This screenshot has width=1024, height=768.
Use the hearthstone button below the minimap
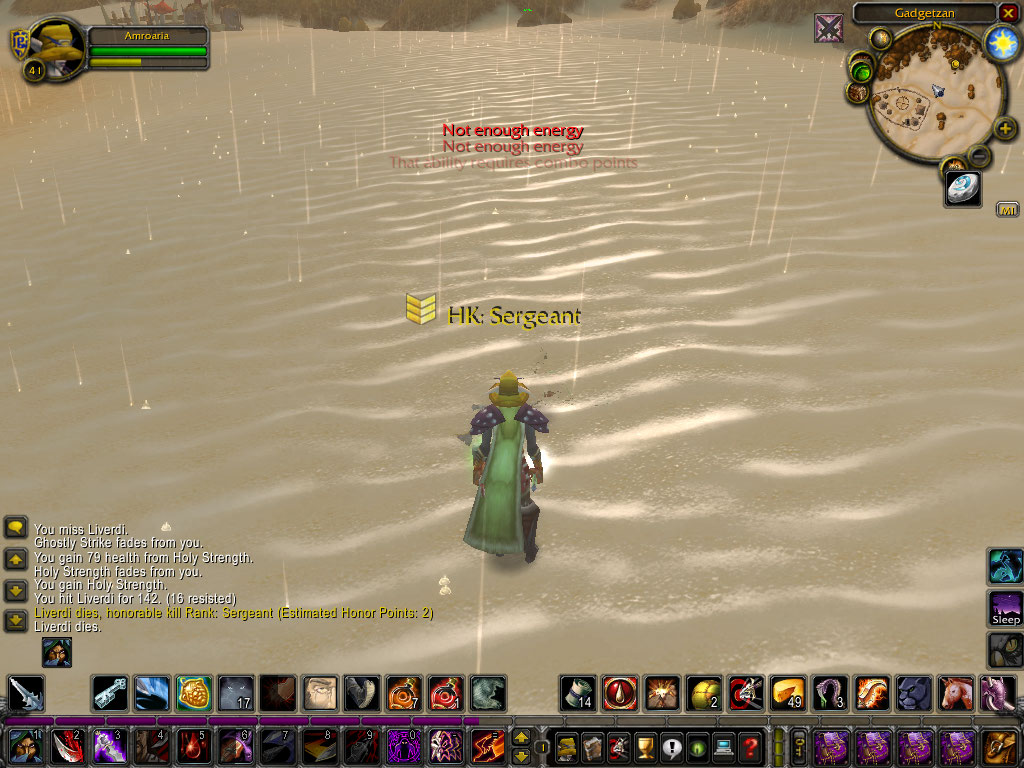(x=962, y=188)
